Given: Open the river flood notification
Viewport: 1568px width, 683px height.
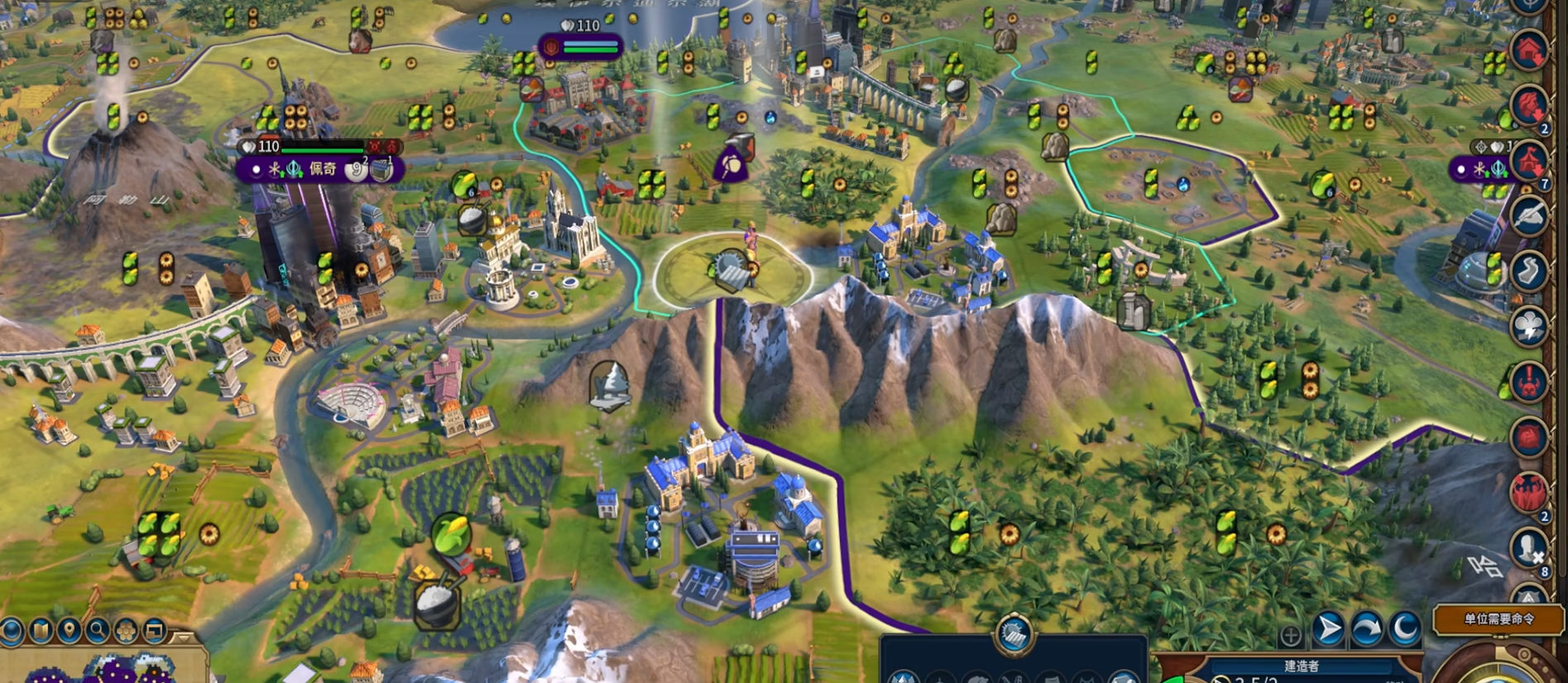Looking at the screenshot, I should [x=1529, y=271].
